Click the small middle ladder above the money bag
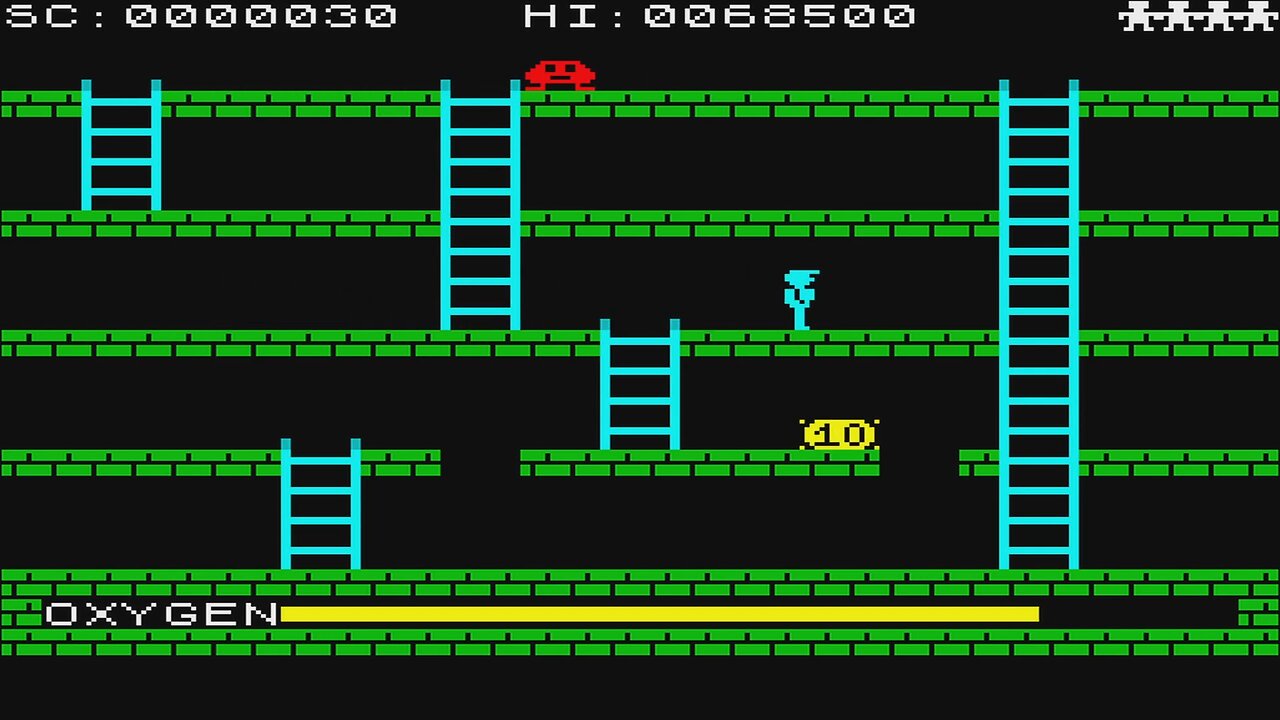Image resolution: width=1280 pixels, height=720 pixels. coord(640,385)
